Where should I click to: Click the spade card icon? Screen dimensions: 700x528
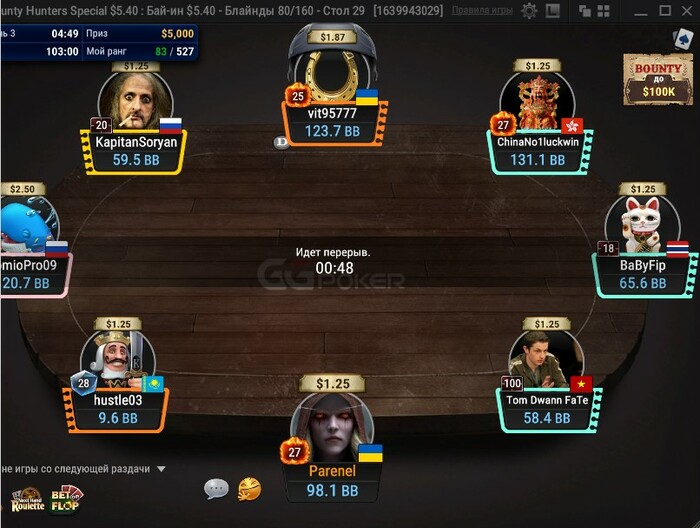682,37
